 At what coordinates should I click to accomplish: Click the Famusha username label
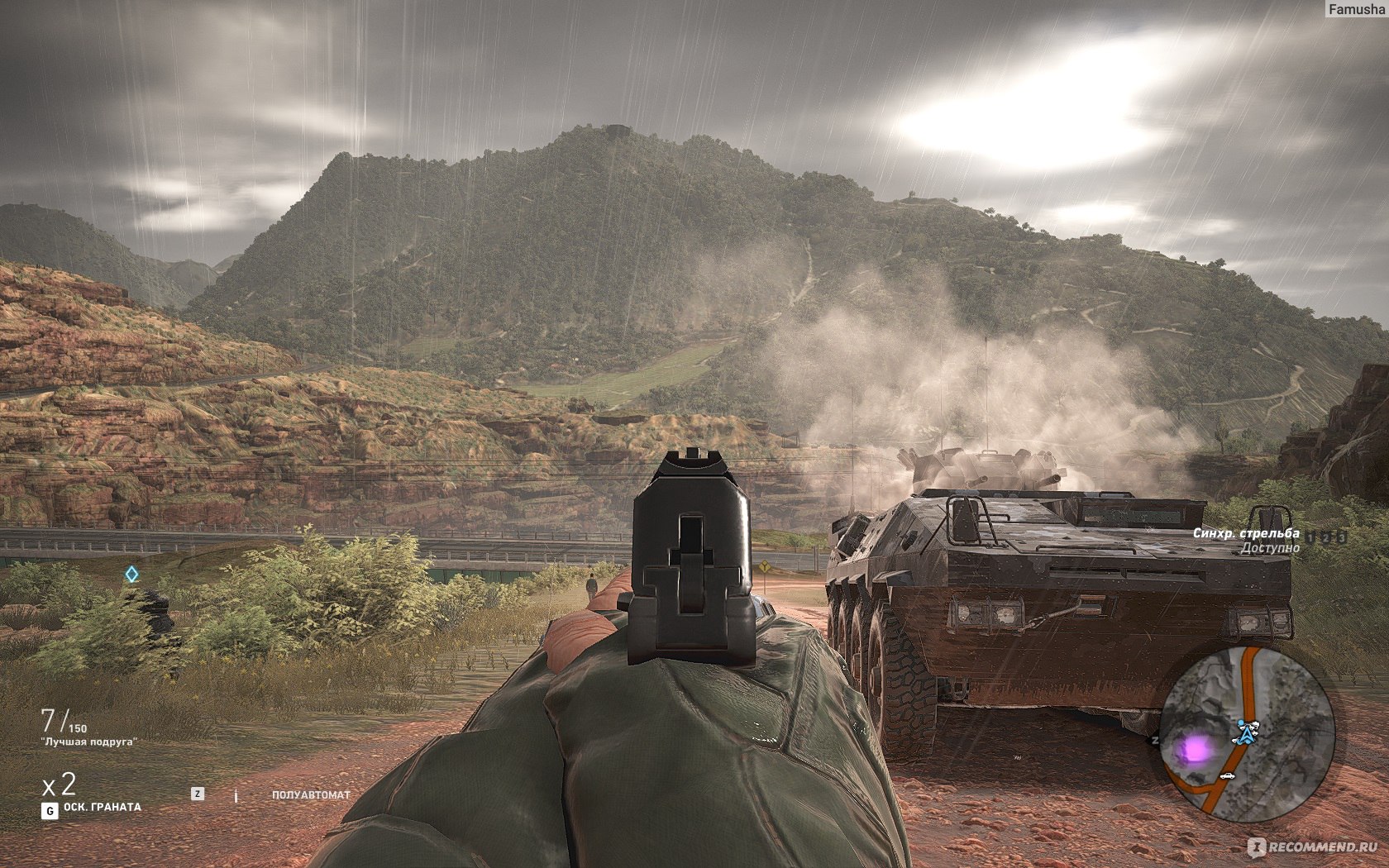pyautogui.click(x=1355, y=9)
